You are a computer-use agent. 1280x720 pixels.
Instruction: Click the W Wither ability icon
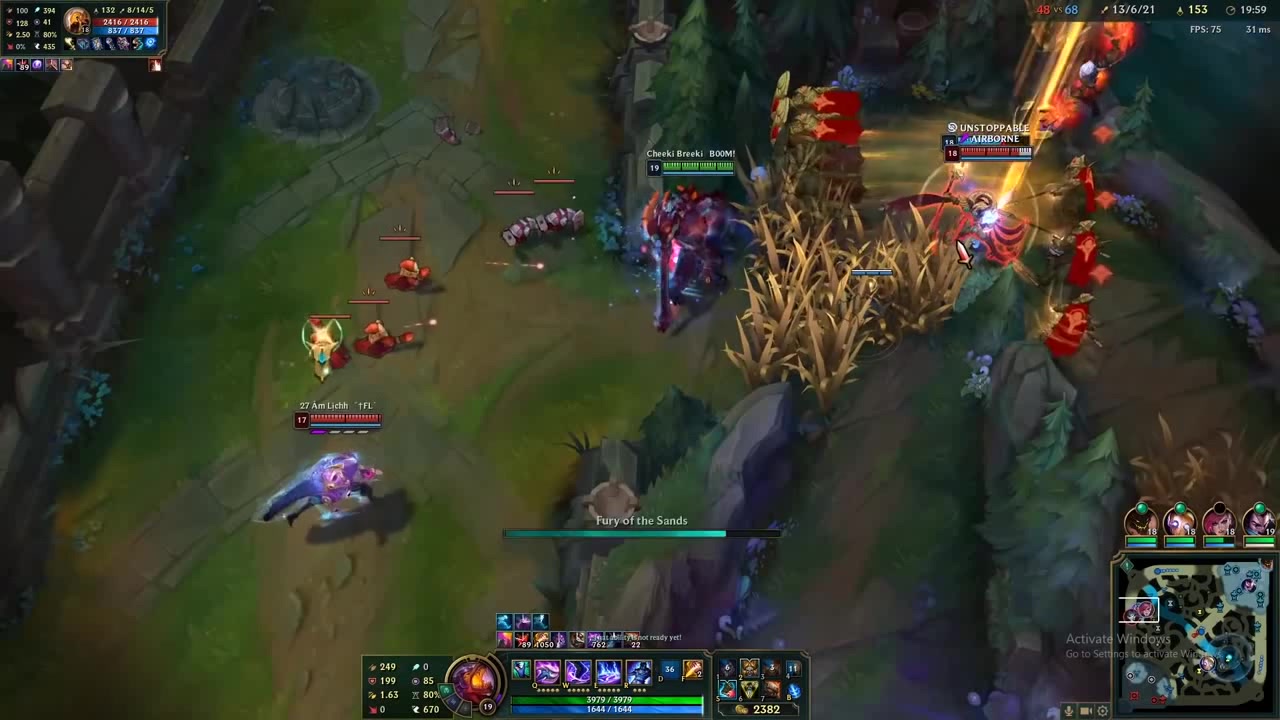(578, 671)
